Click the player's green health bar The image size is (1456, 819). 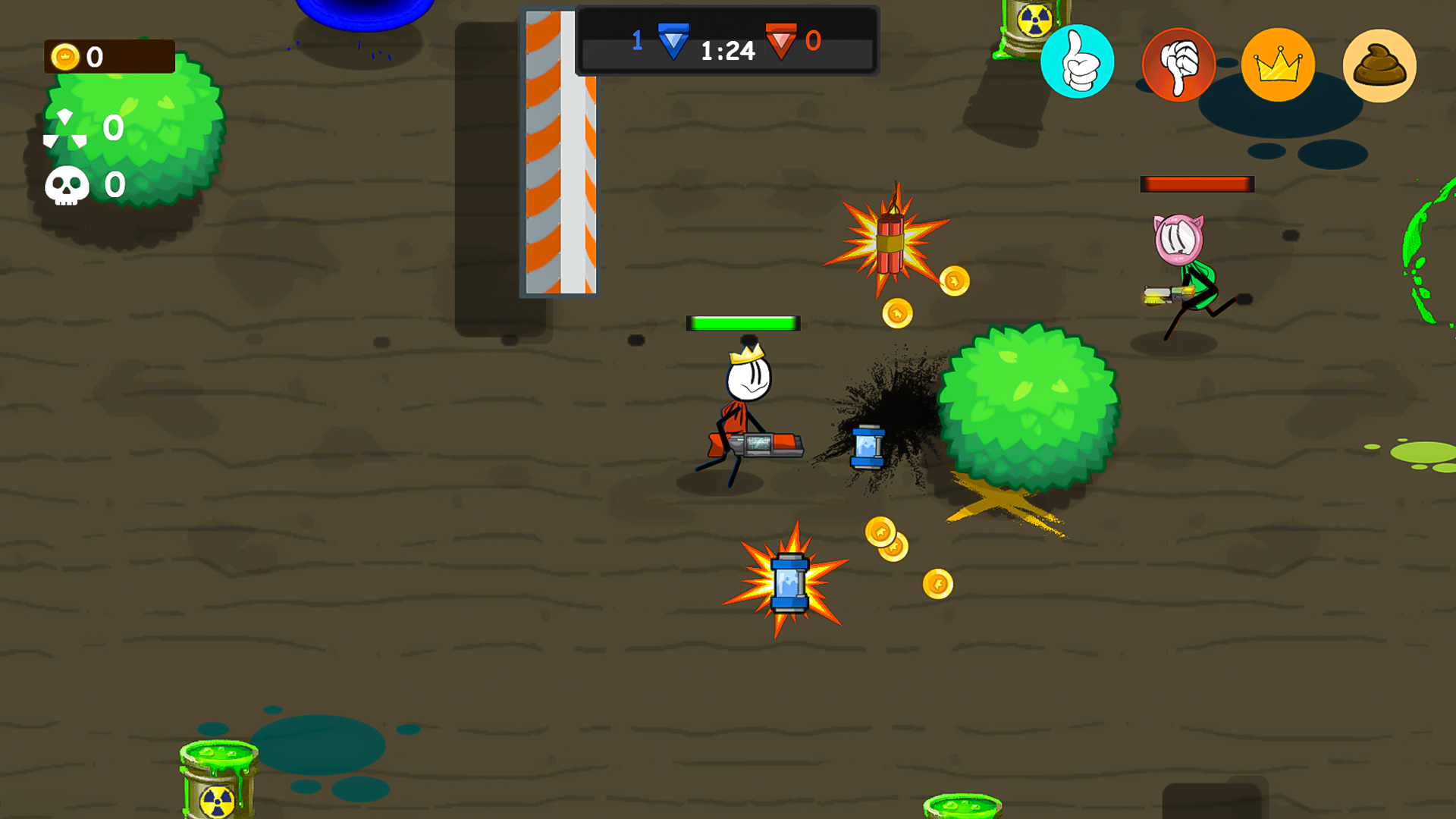pos(743,322)
